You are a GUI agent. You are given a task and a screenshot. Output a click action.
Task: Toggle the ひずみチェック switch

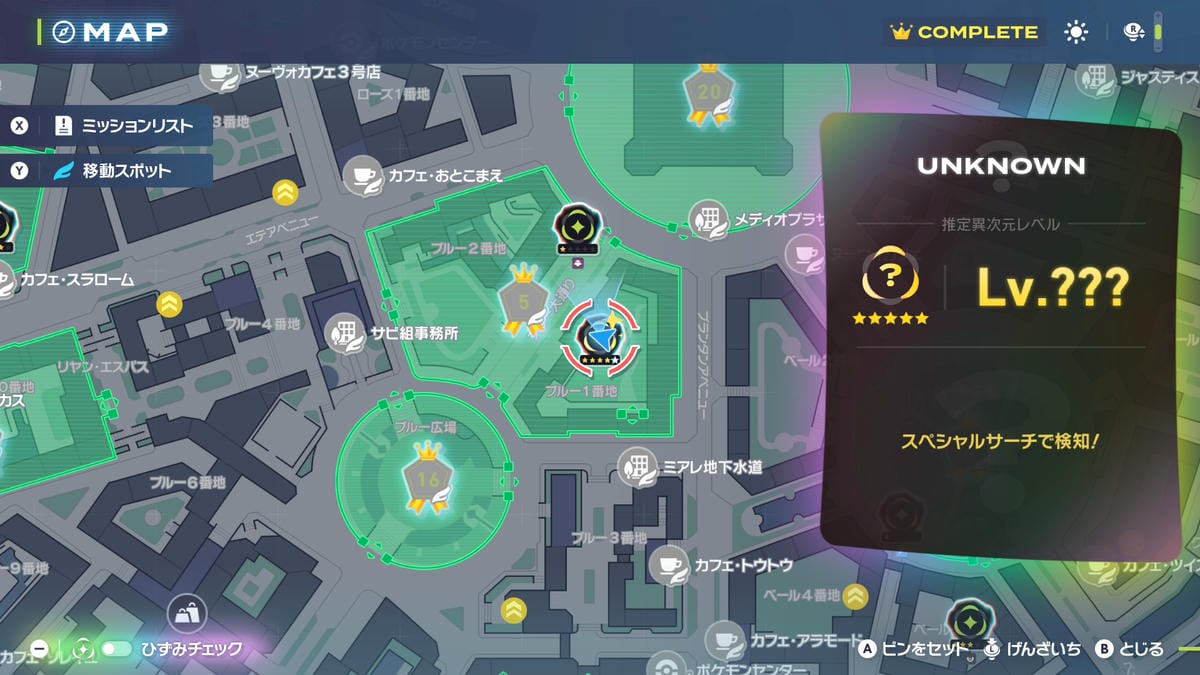(116, 649)
